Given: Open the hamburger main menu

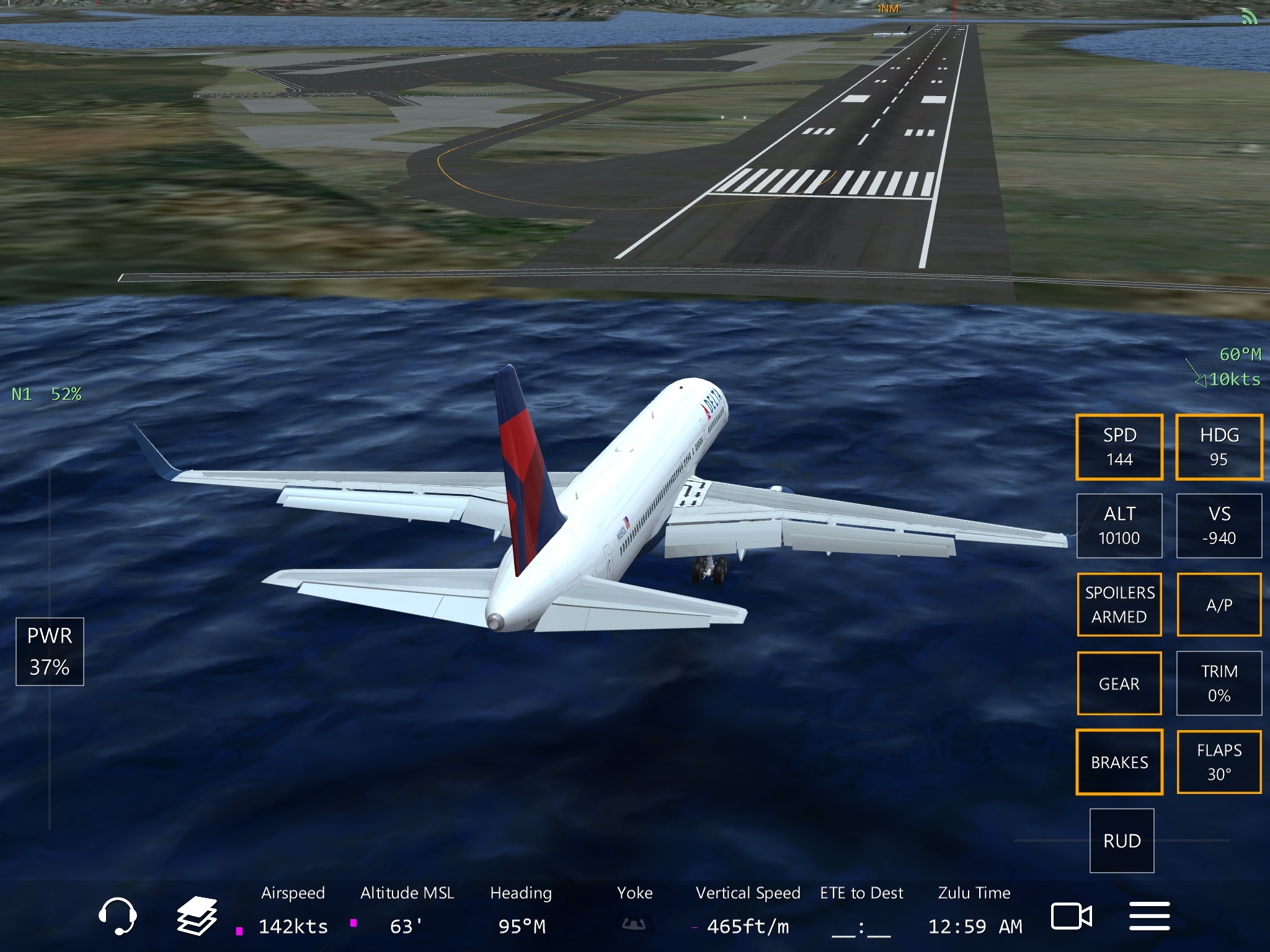Looking at the screenshot, I should tap(1149, 916).
